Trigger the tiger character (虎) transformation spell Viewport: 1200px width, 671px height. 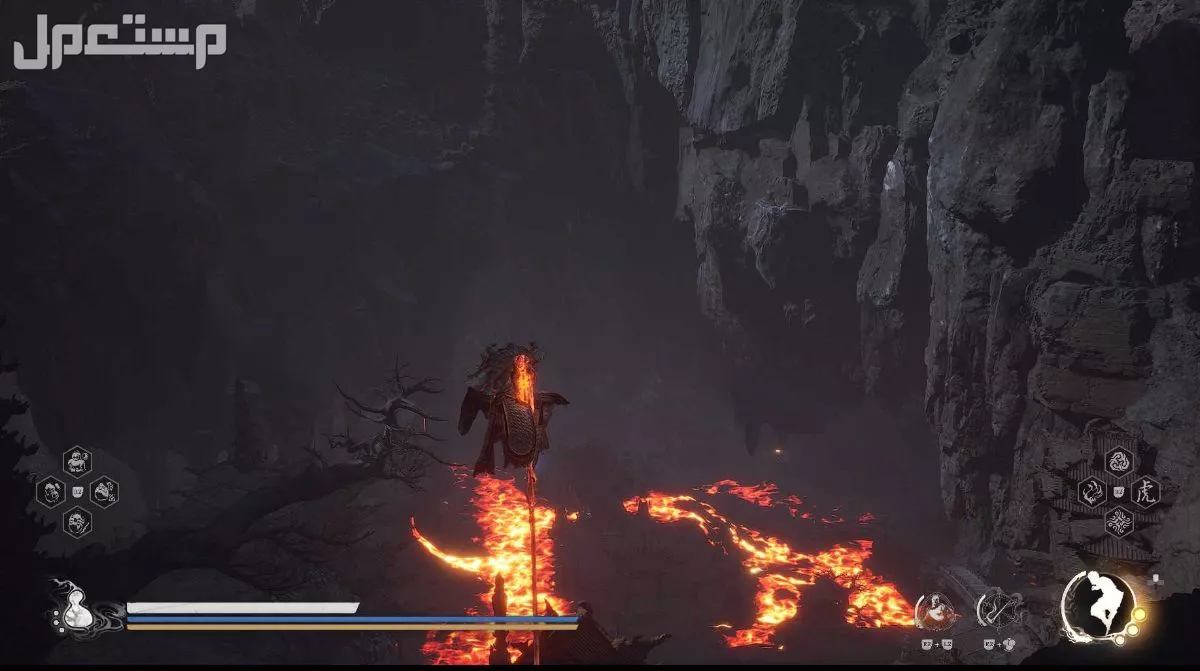[1146, 491]
